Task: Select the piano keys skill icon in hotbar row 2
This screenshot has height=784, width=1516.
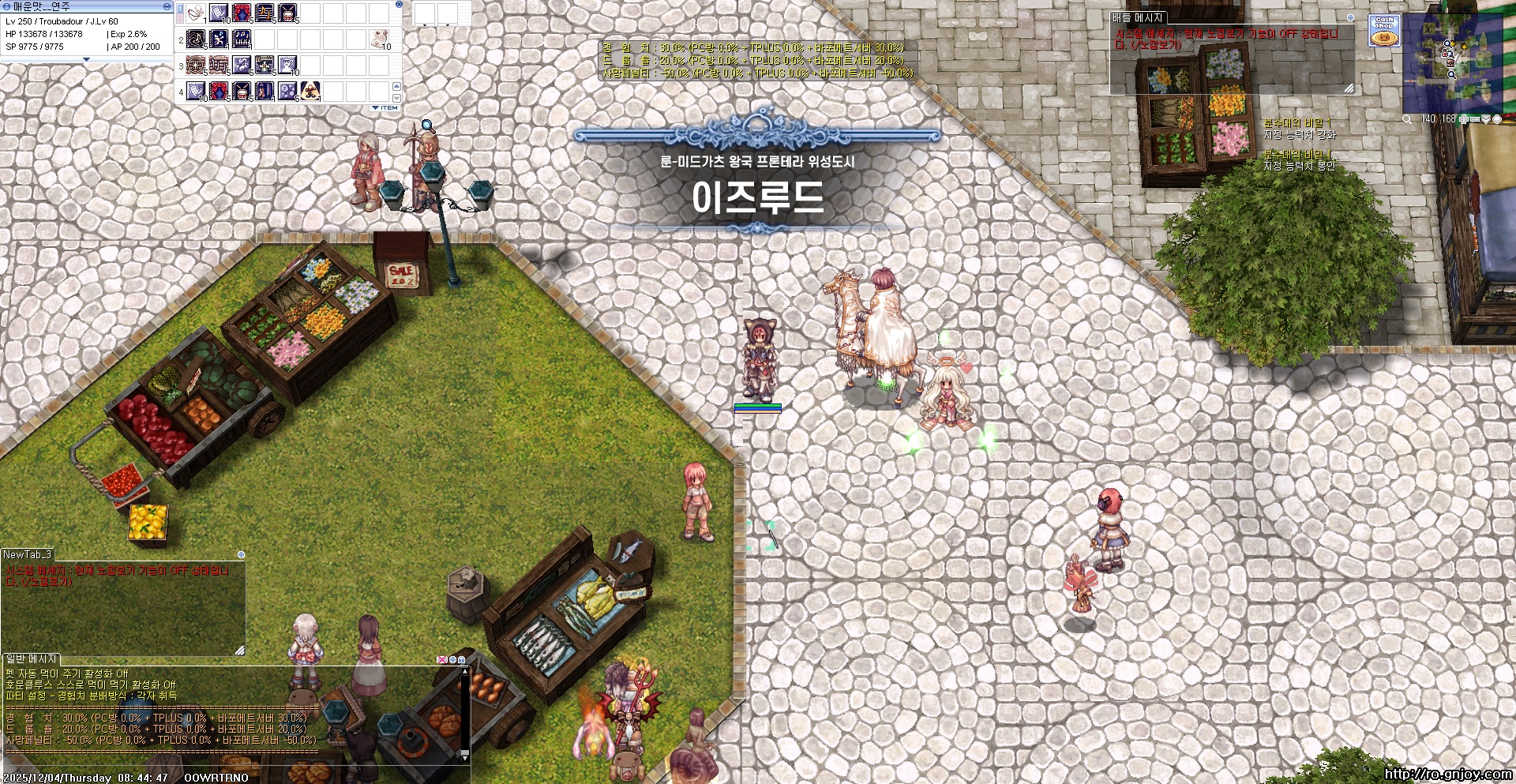Action: tap(241, 39)
